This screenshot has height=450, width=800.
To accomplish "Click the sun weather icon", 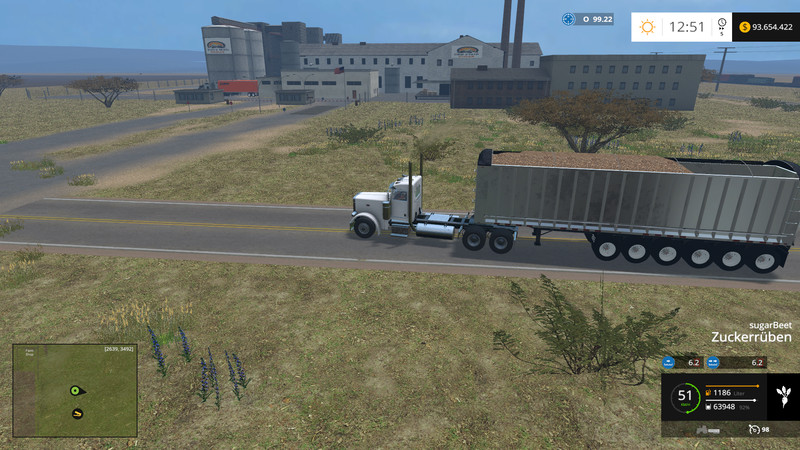I will coord(649,27).
